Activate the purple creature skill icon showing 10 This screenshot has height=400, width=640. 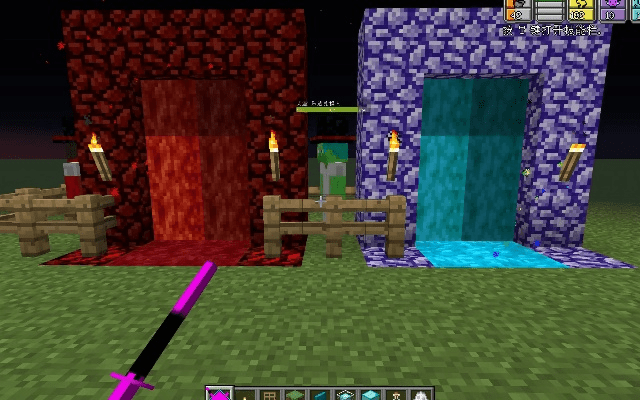point(610,10)
